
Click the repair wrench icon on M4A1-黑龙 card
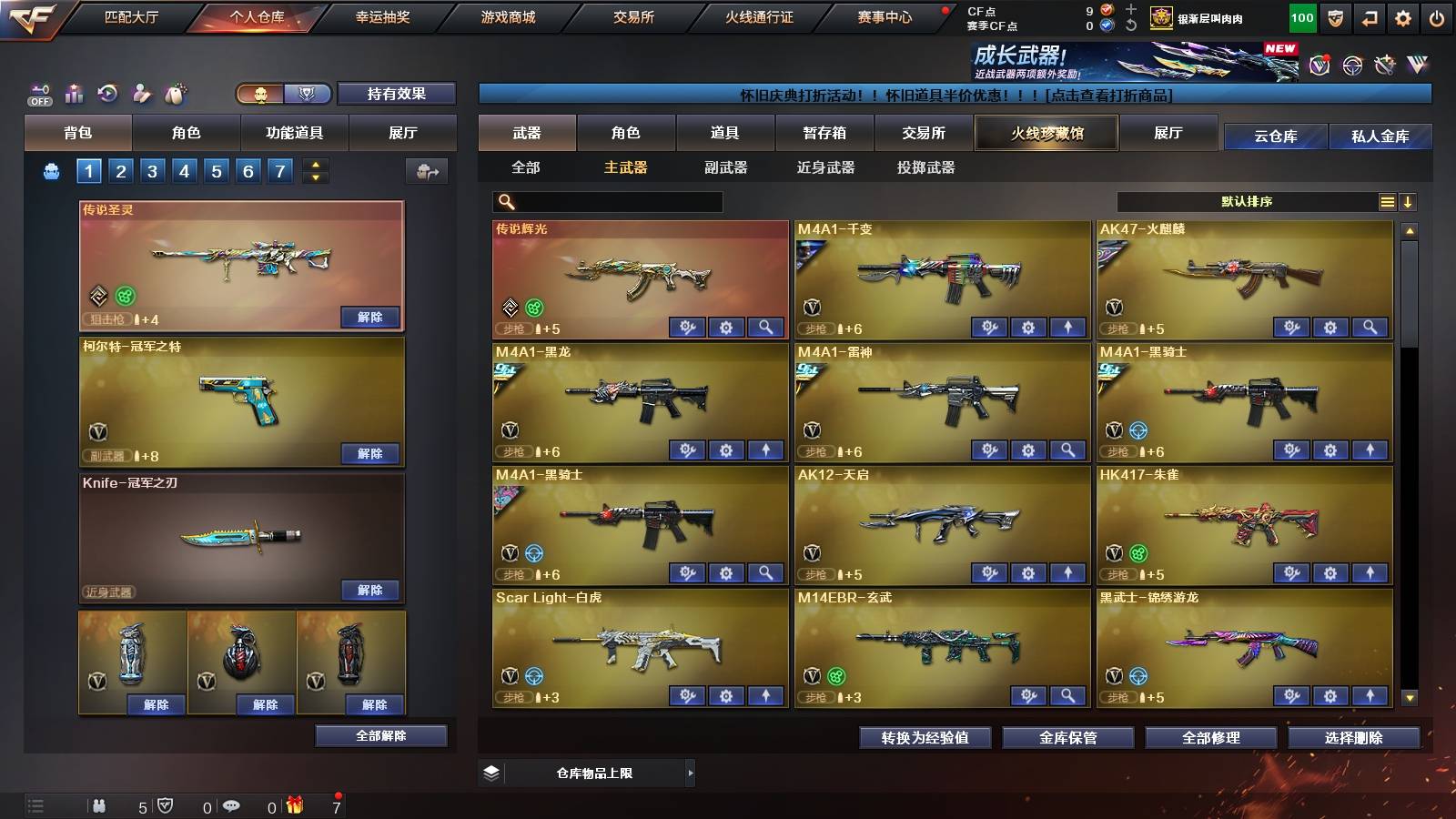[x=688, y=450]
